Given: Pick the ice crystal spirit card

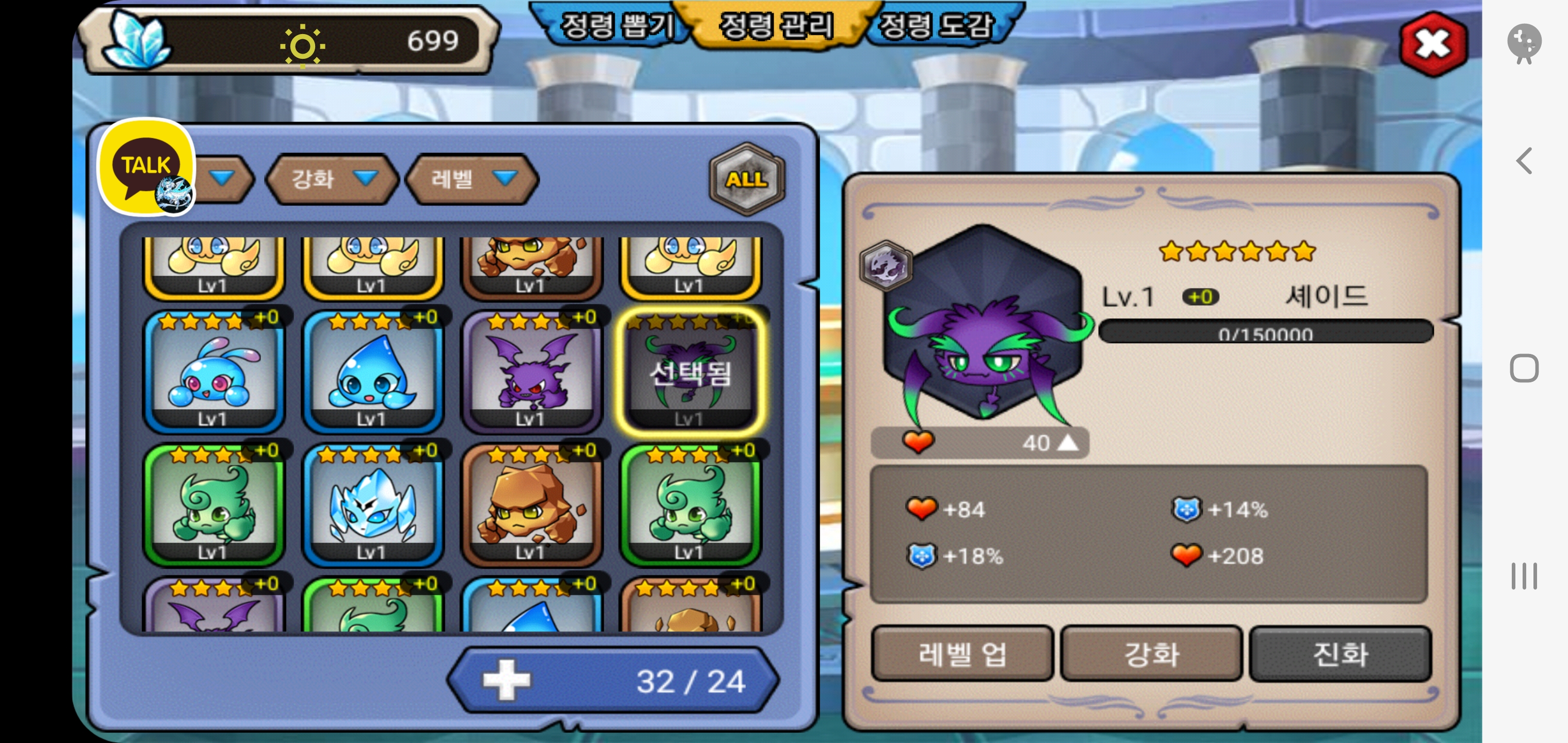Looking at the screenshot, I should coord(372,506).
